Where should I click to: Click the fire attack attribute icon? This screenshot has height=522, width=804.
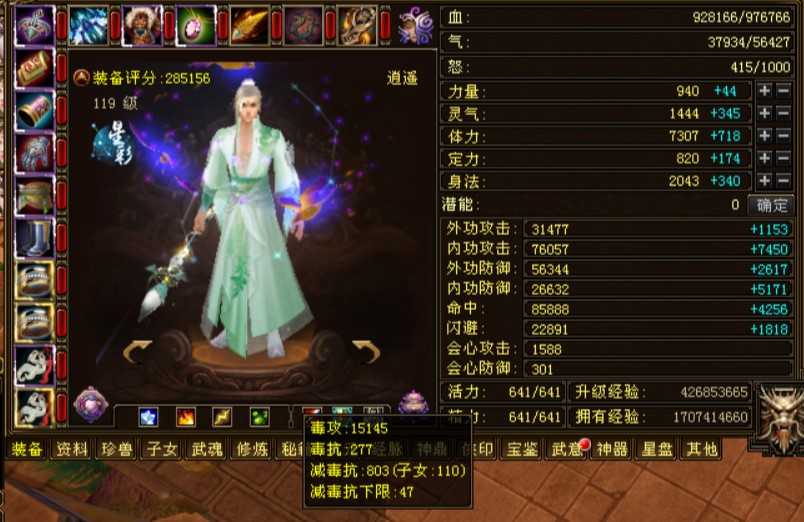(186, 417)
